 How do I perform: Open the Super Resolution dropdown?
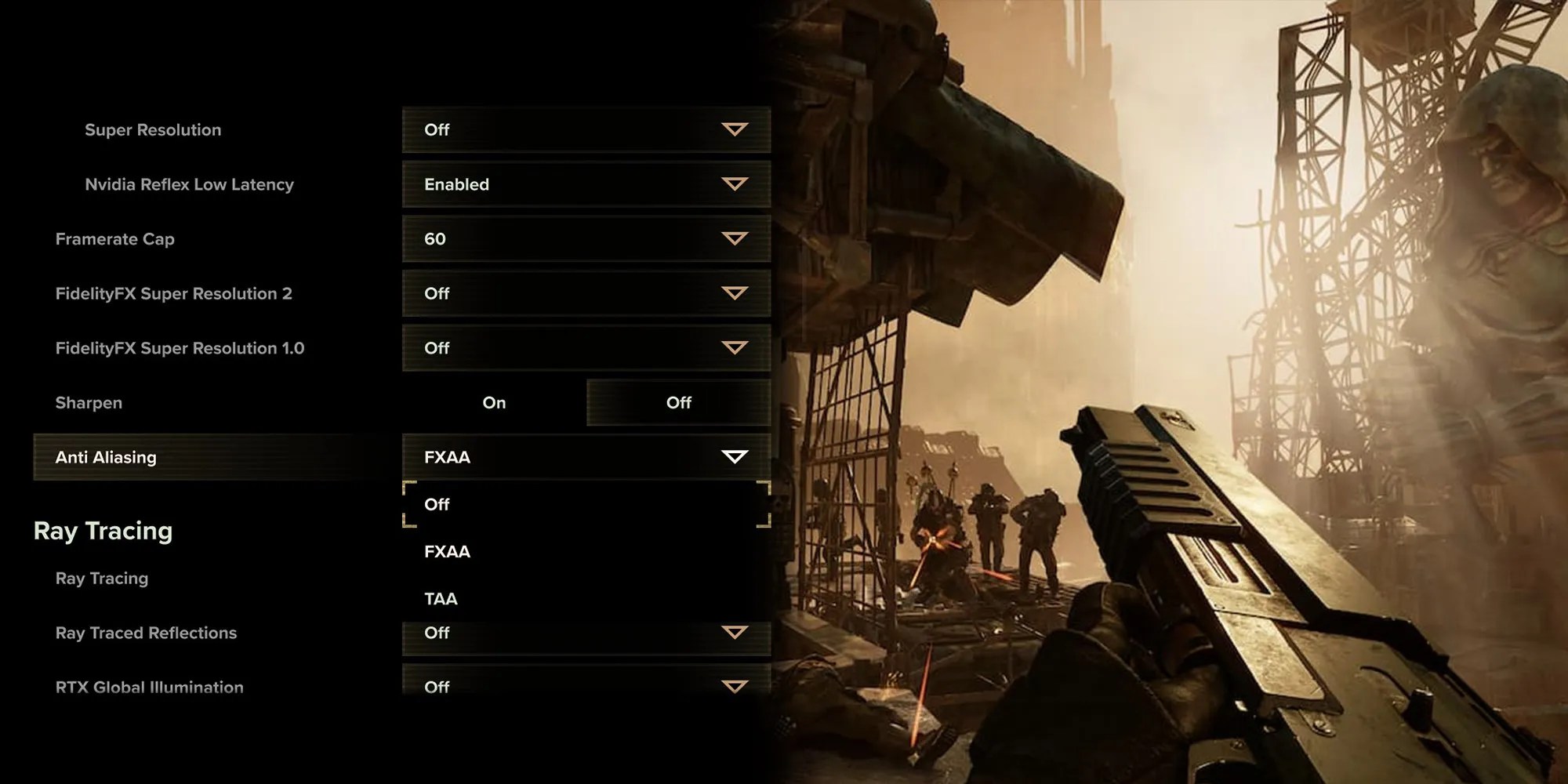[x=586, y=130]
